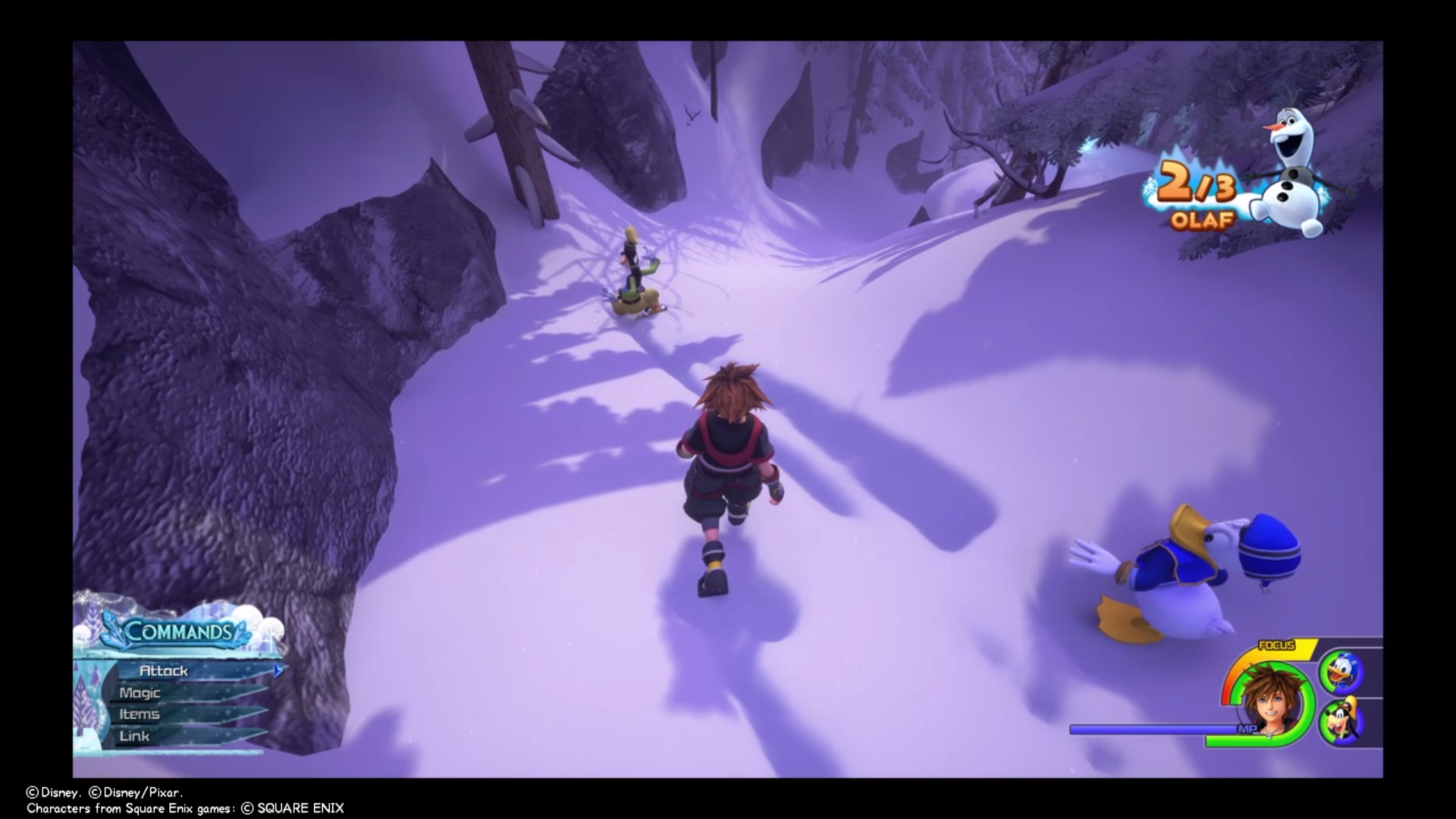Image resolution: width=1456 pixels, height=819 pixels.
Task: Click the Commands menu header banner
Action: [178, 629]
